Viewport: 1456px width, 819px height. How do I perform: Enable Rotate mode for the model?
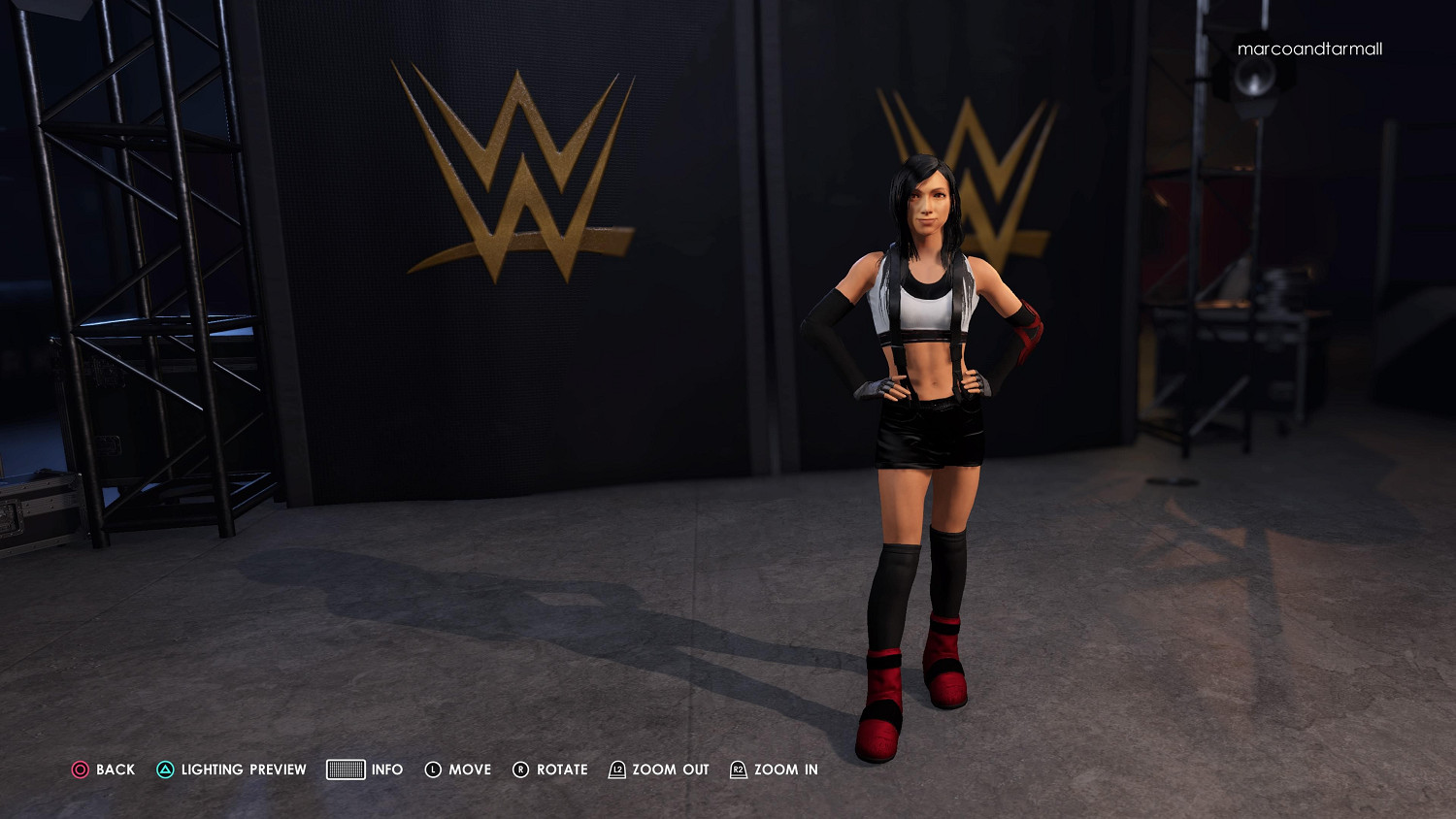click(x=561, y=770)
